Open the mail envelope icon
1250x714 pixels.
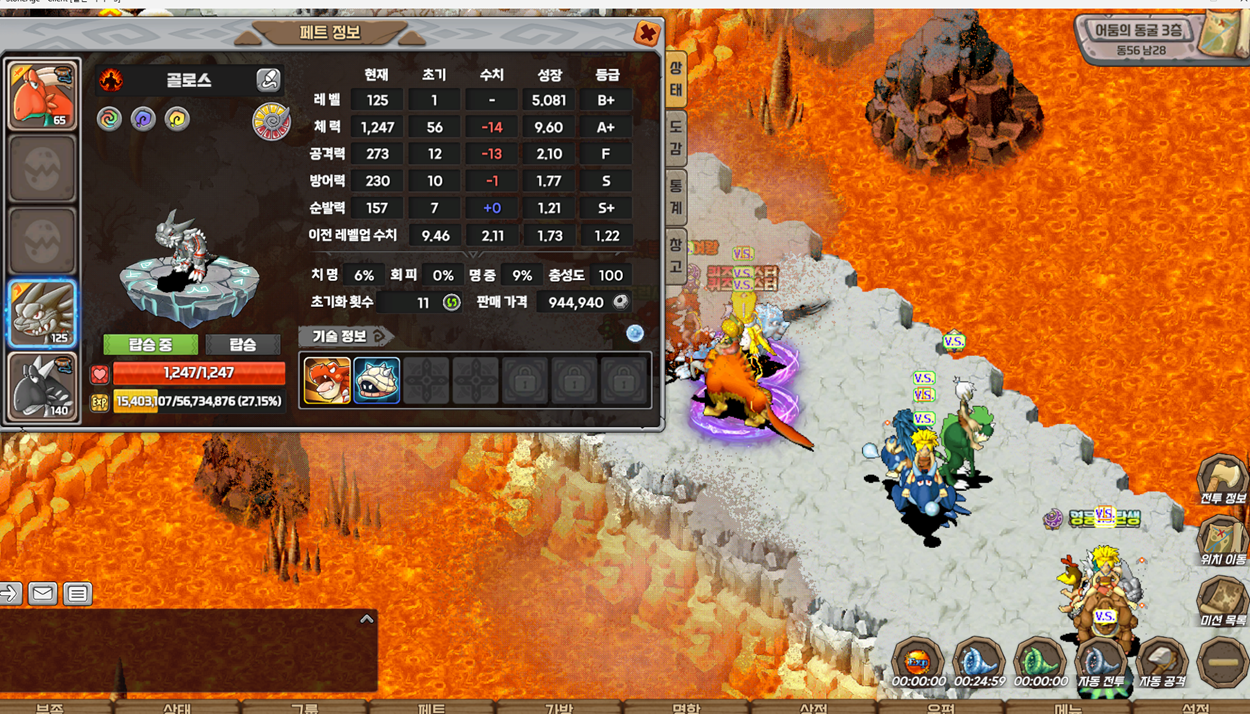42,594
